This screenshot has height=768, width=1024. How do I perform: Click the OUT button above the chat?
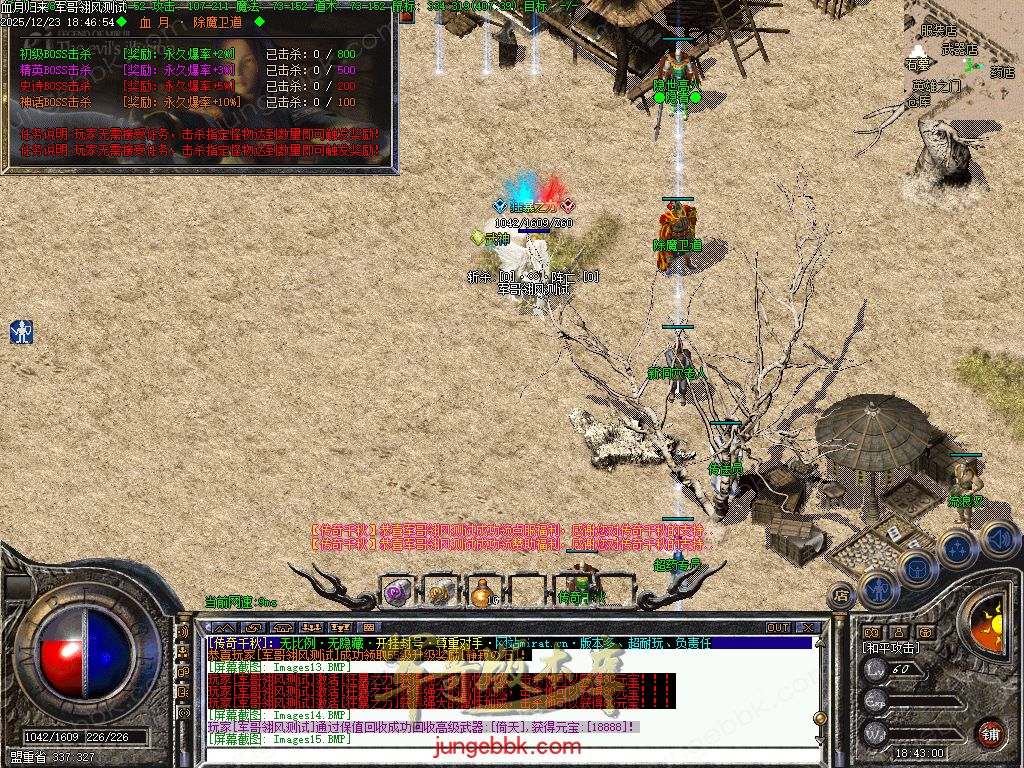[x=778, y=627]
